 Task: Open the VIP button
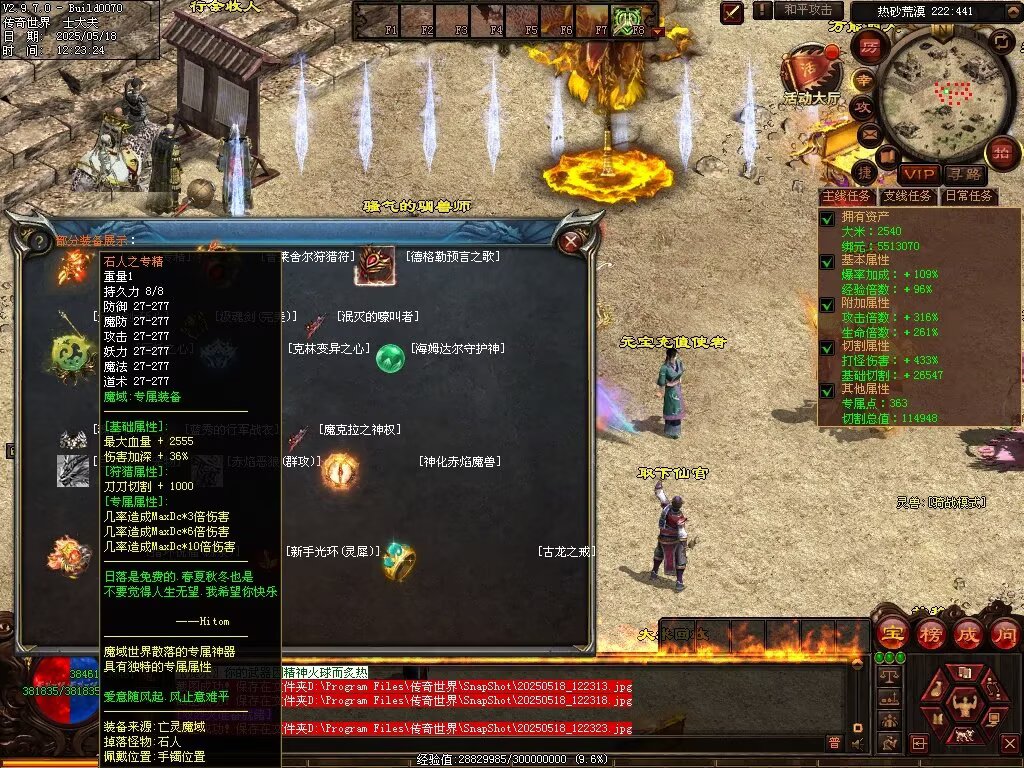(x=918, y=174)
